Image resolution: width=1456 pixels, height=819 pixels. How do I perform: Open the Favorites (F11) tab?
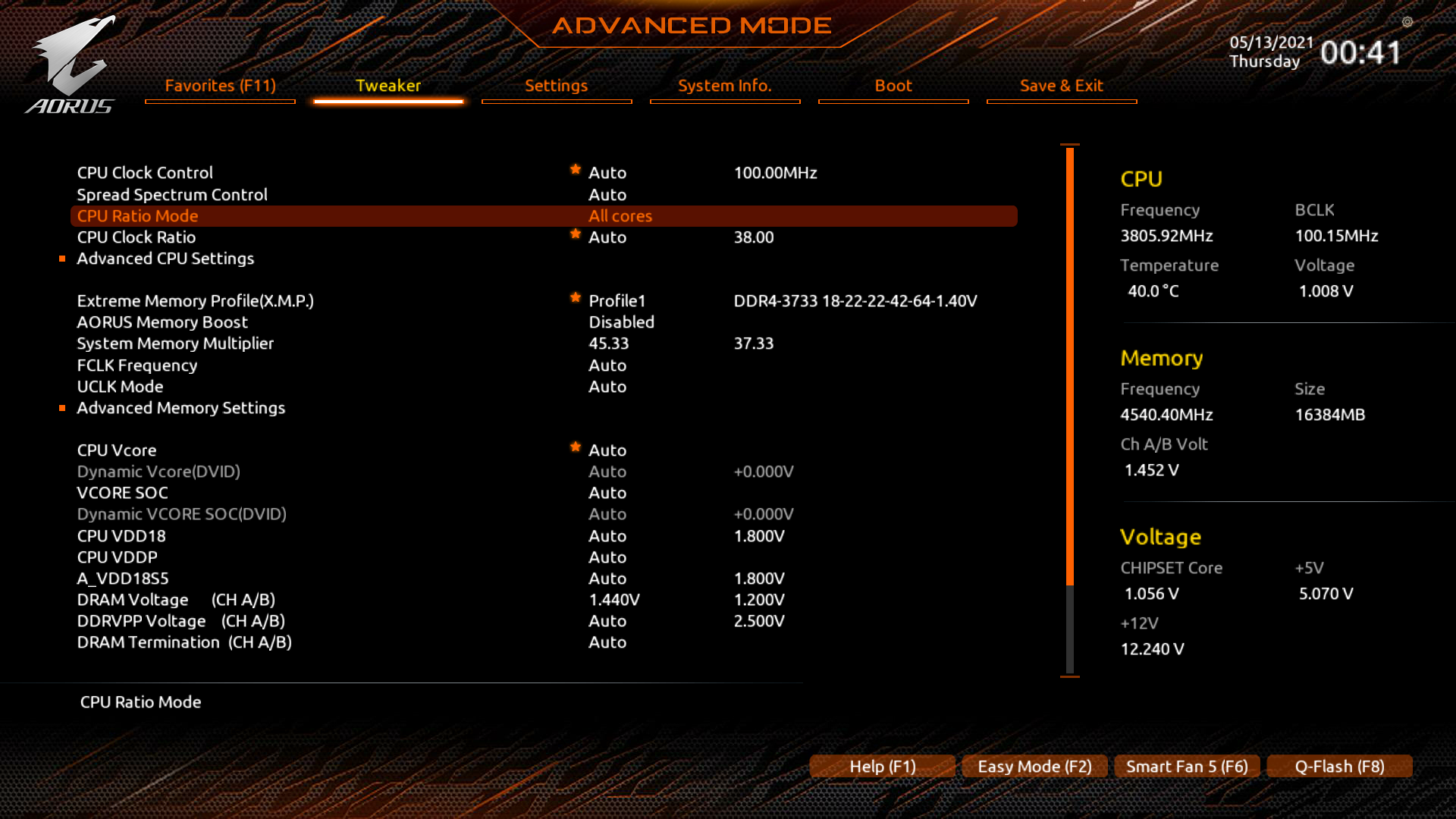(x=220, y=86)
